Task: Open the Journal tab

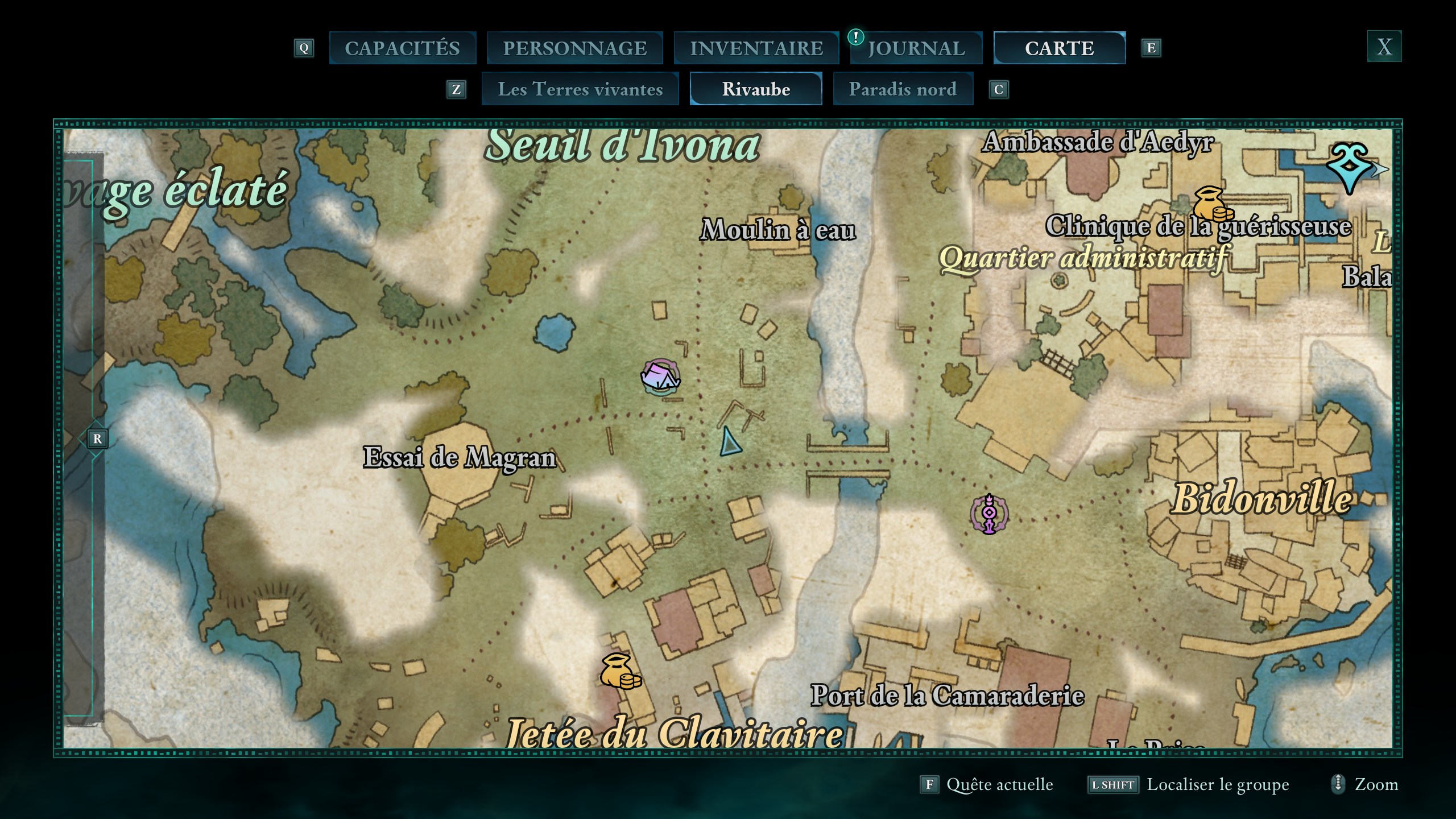Action: pyautogui.click(x=916, y=48)
